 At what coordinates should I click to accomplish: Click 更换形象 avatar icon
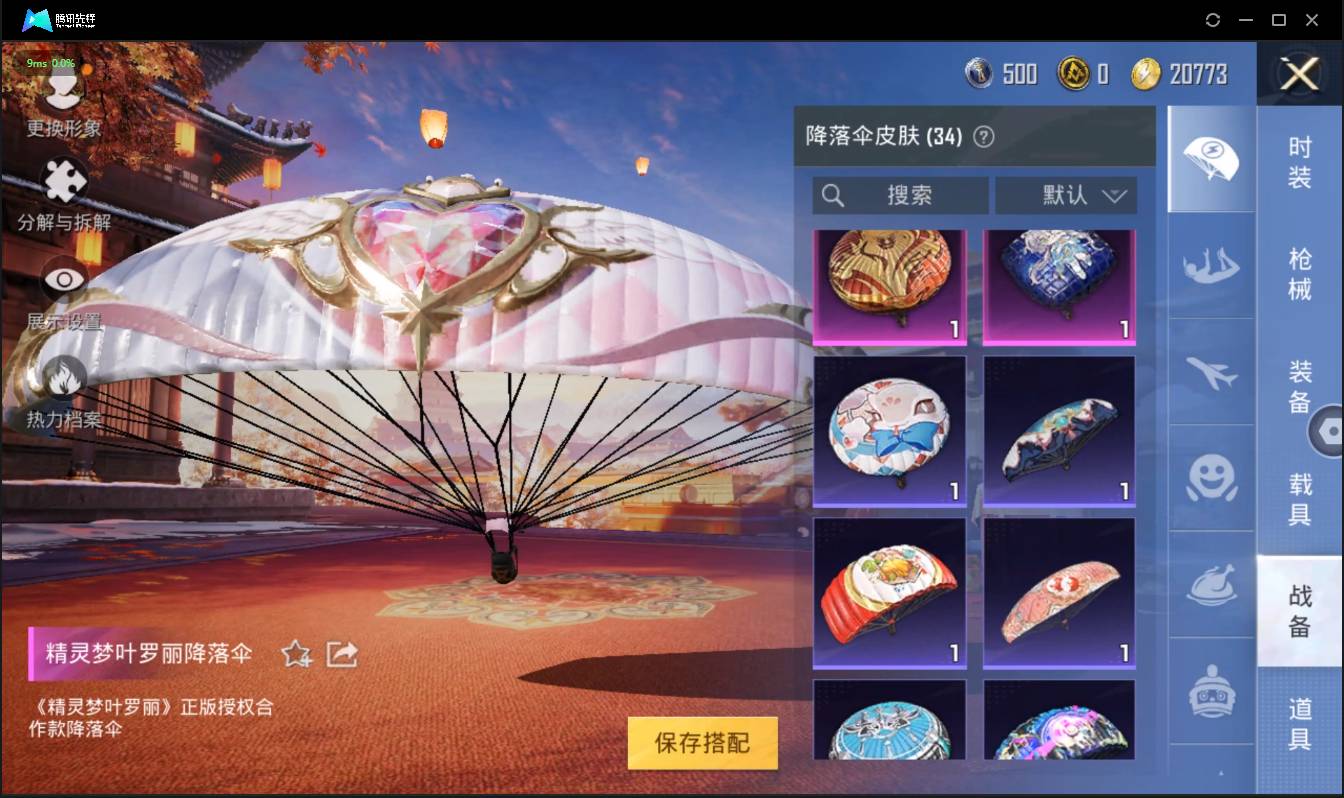[63, 88]
